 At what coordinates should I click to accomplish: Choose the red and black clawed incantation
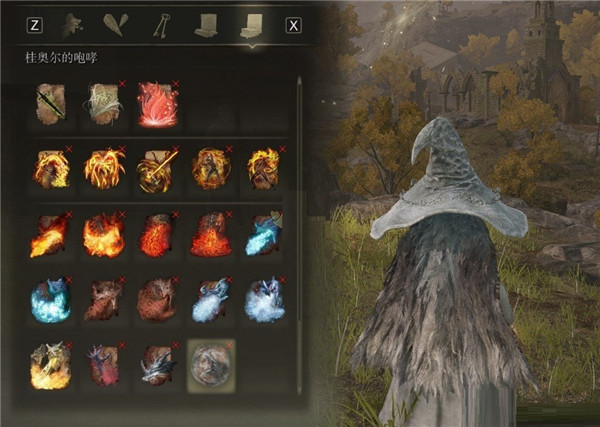click(x=102, y=365)
